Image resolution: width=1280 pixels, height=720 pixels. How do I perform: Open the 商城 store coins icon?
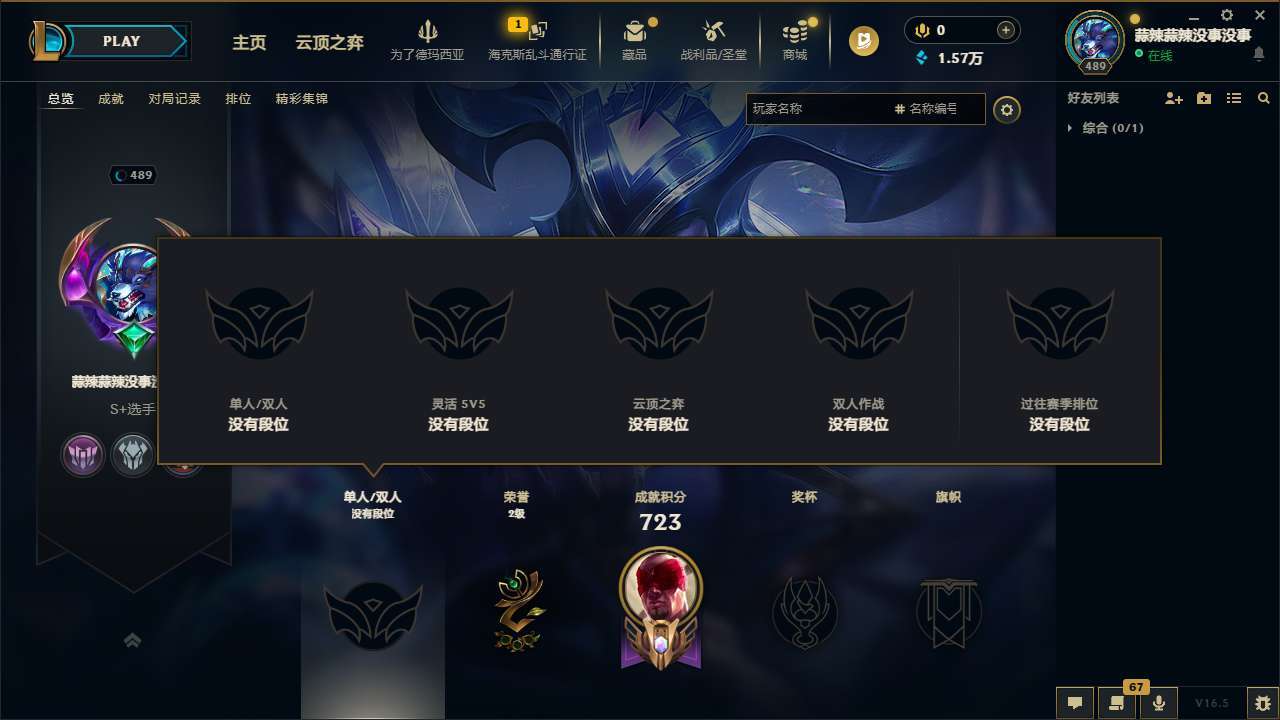(x=795, y=32)
